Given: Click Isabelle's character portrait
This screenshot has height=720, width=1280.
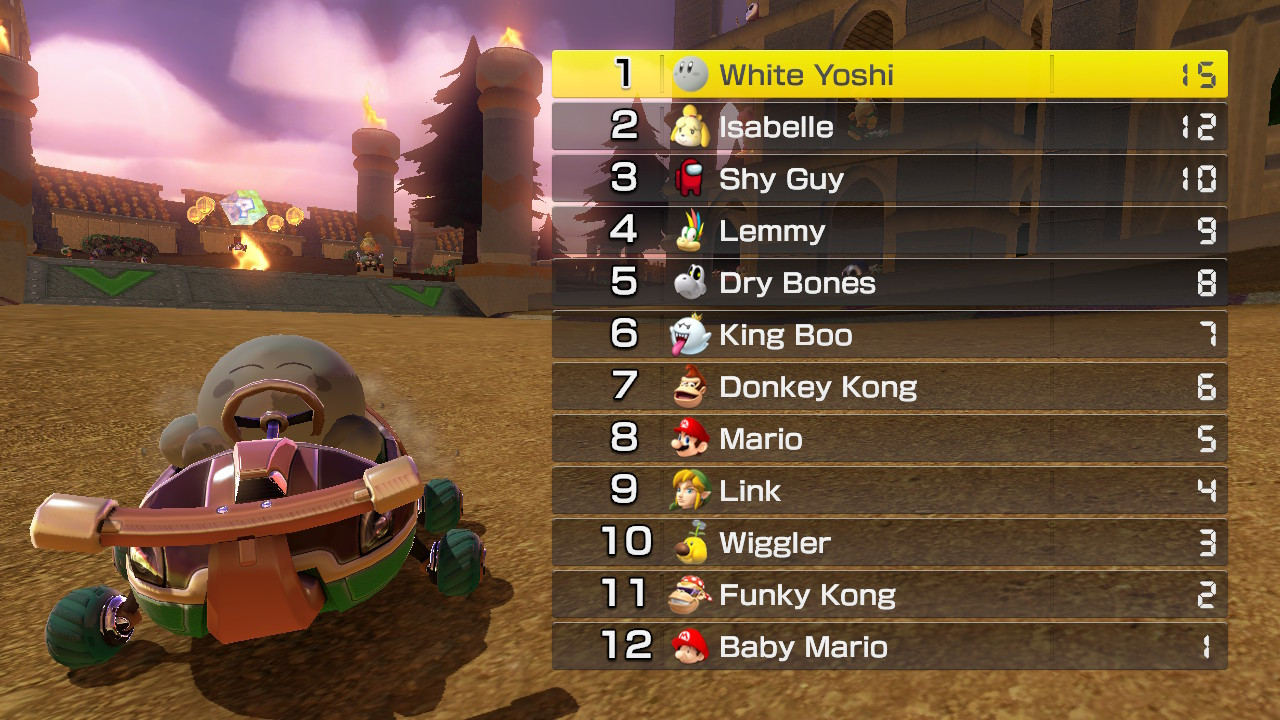Looking at the screenshot, I should 692,127.
